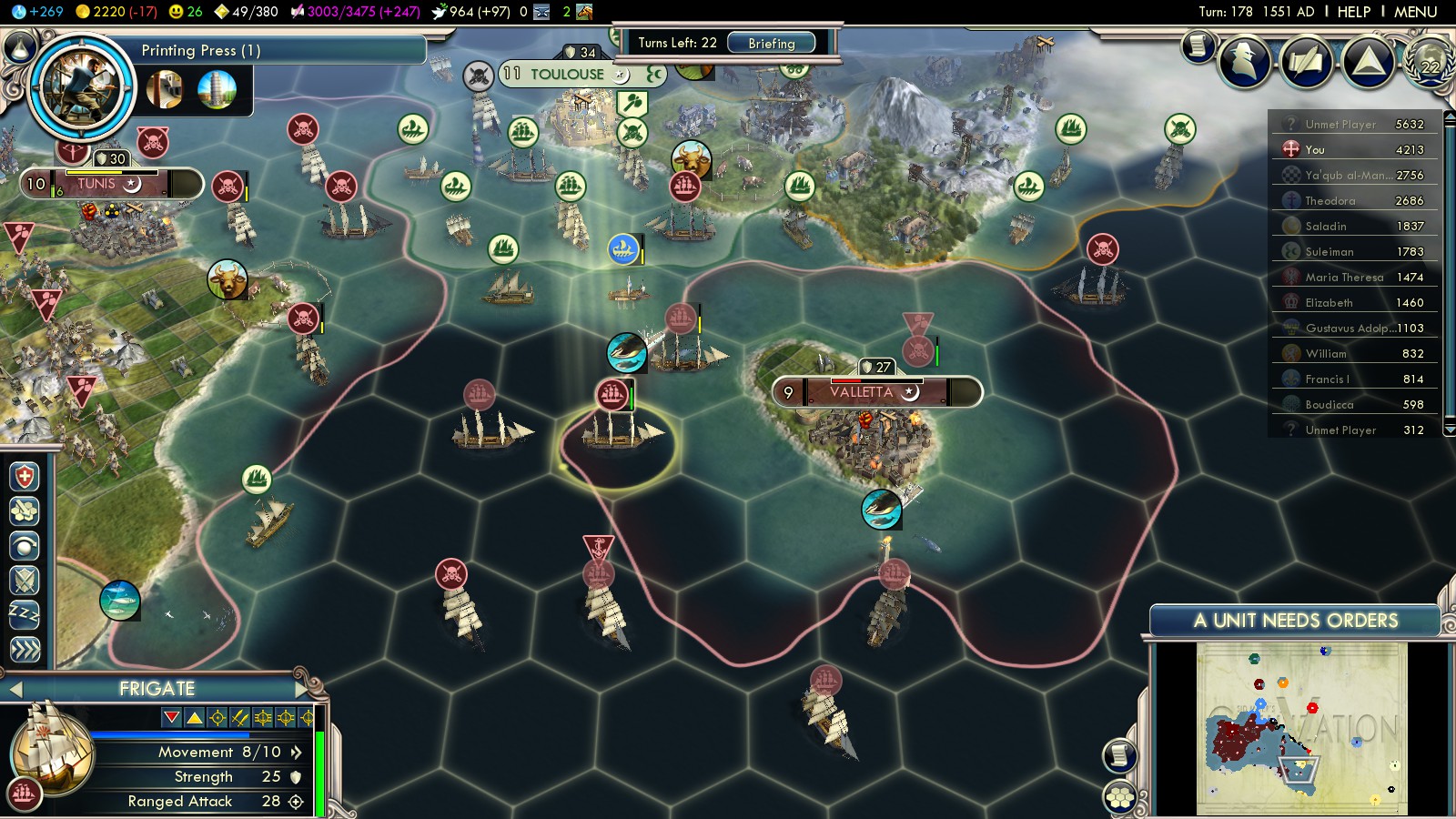Click the A Unit Needs Orders button

[1295, 621]
